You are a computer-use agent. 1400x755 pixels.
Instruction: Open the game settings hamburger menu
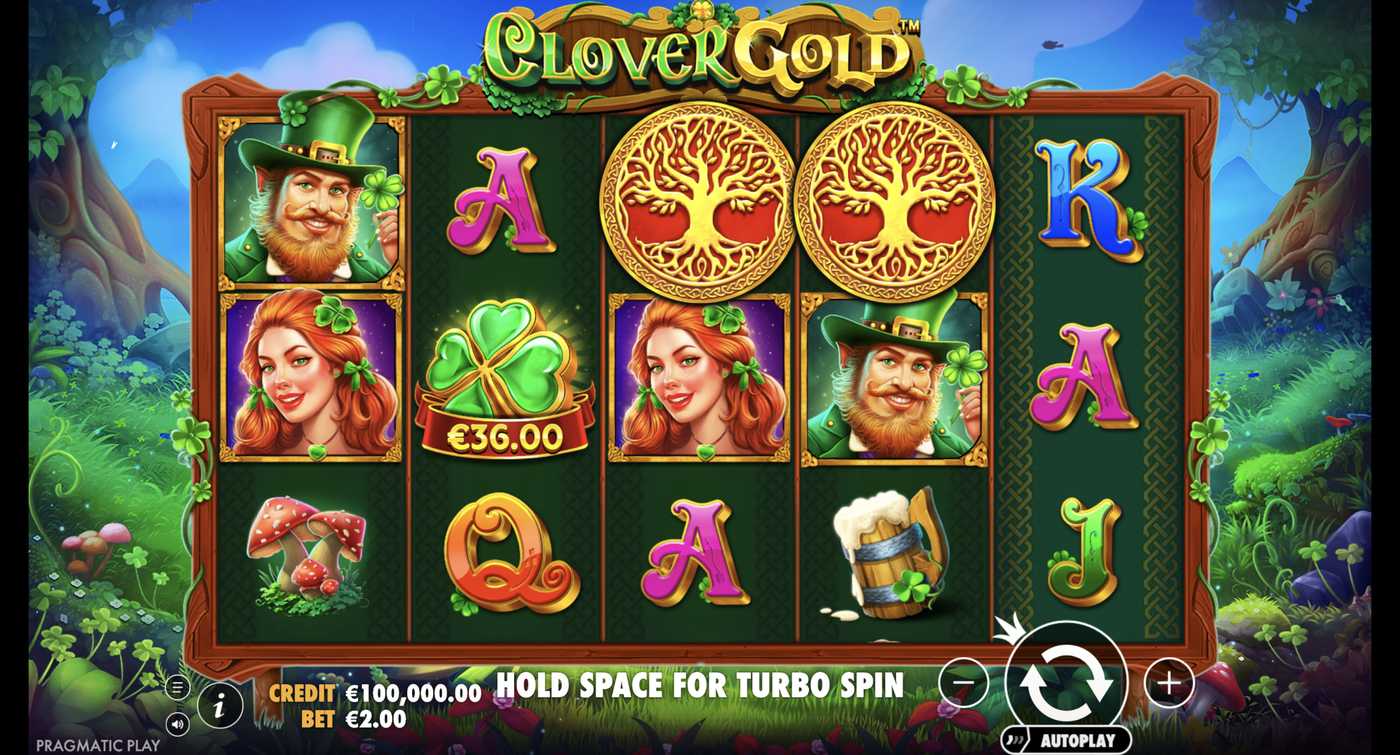click(x=177, y=687)
